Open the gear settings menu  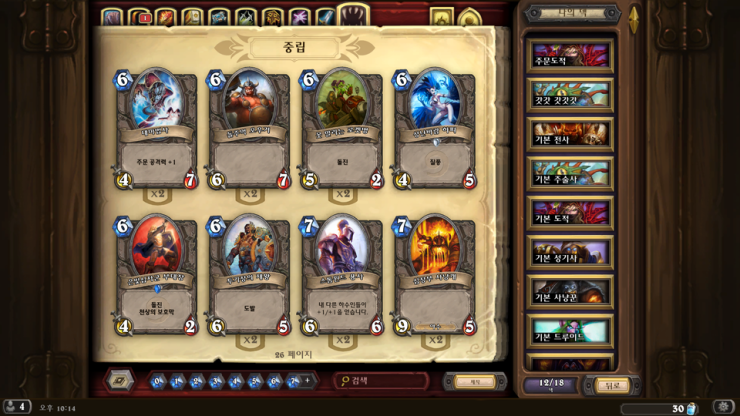(x=722, y=407)
